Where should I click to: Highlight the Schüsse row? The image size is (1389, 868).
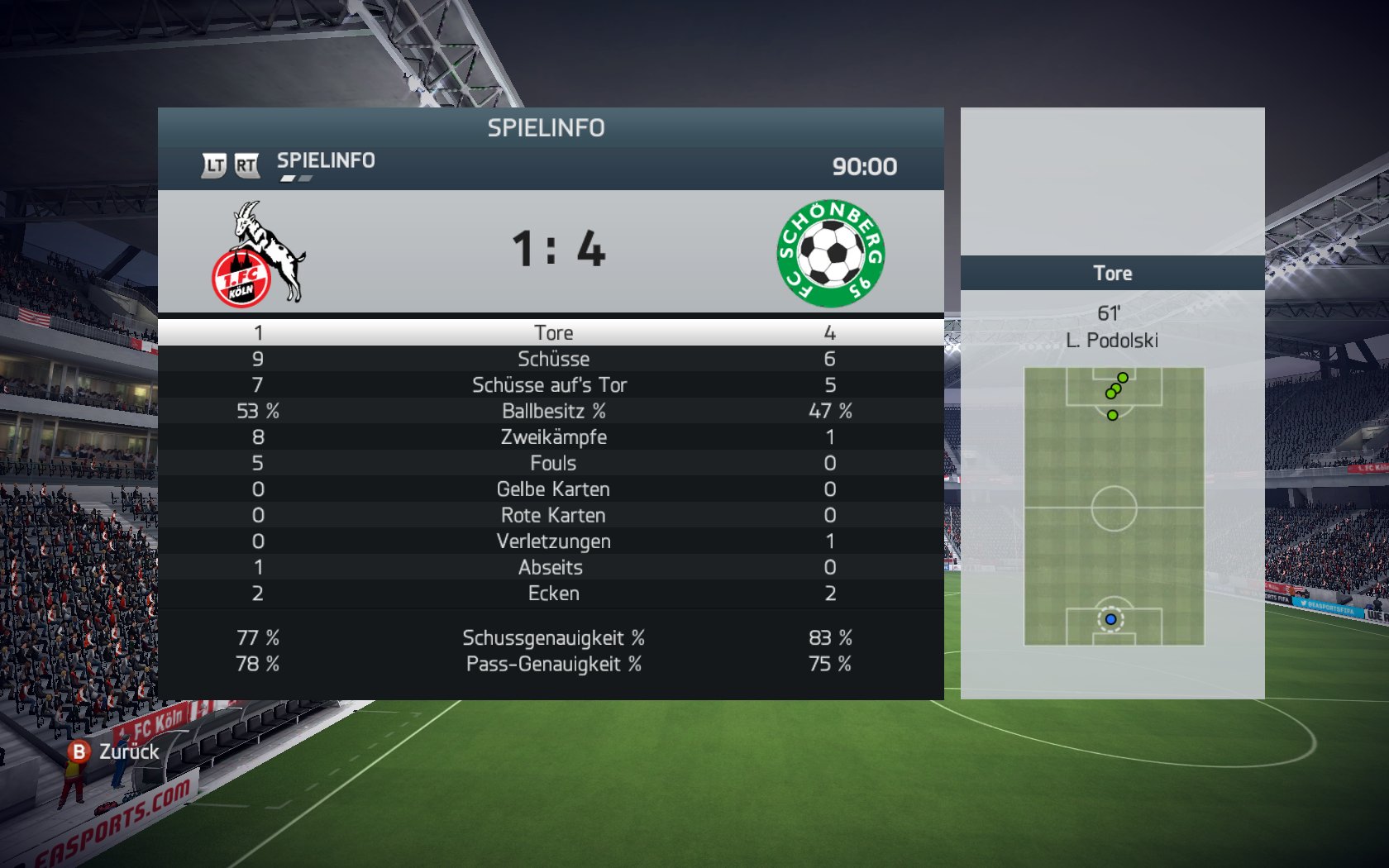[552, 359]
